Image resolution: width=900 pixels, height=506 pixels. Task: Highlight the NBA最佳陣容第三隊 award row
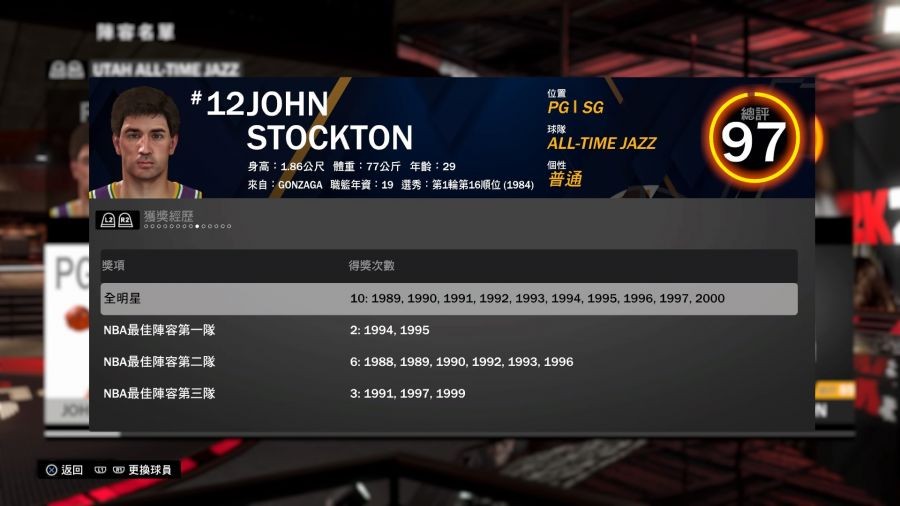pos(449,394)
